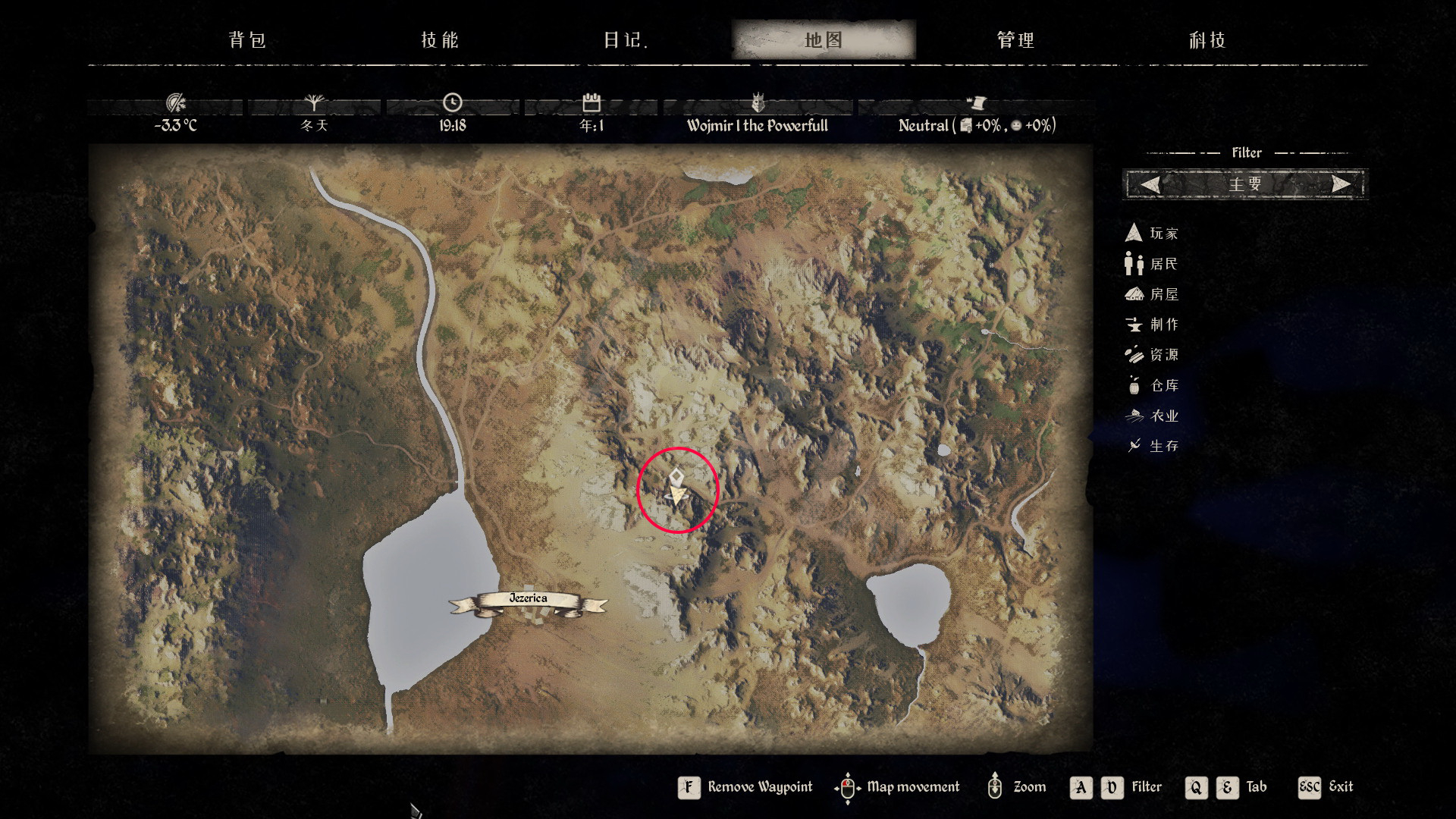Switch to the 管理 management tab
This screenshot has height=819, width=1456.
pyautogui.click(x=1015, y=40)
